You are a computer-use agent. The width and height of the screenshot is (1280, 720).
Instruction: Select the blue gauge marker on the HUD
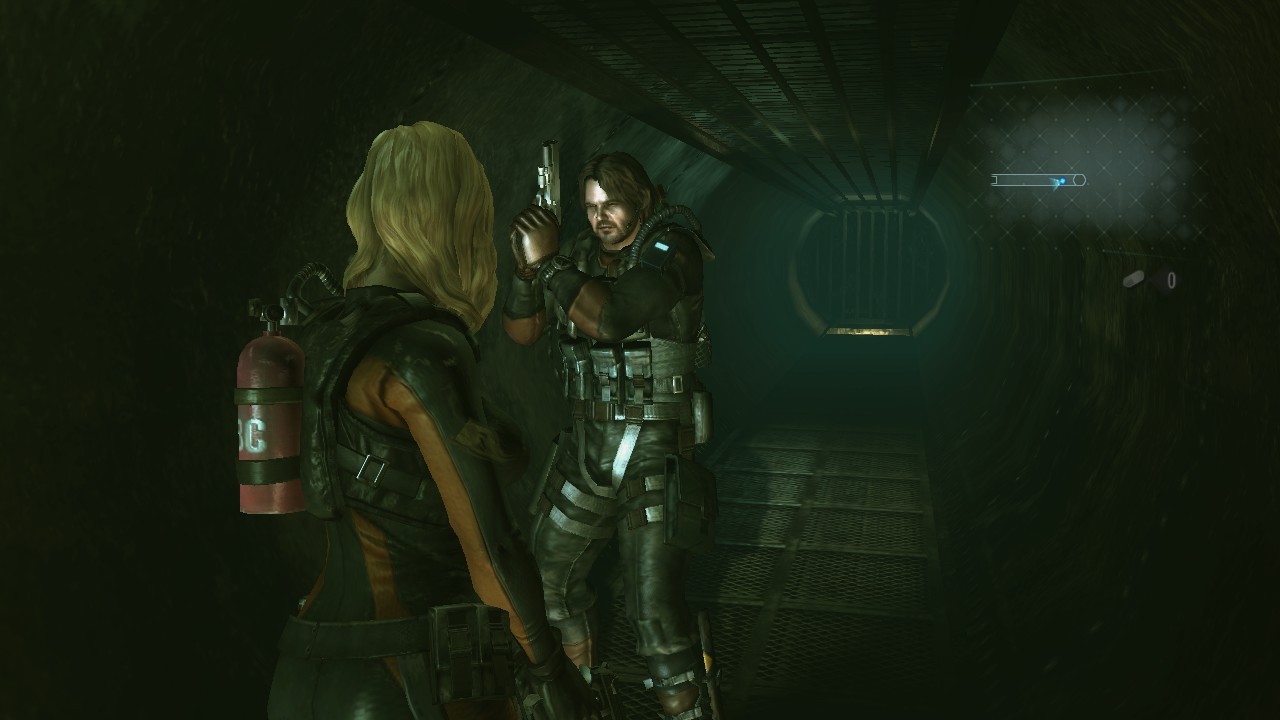point(1062,180)
